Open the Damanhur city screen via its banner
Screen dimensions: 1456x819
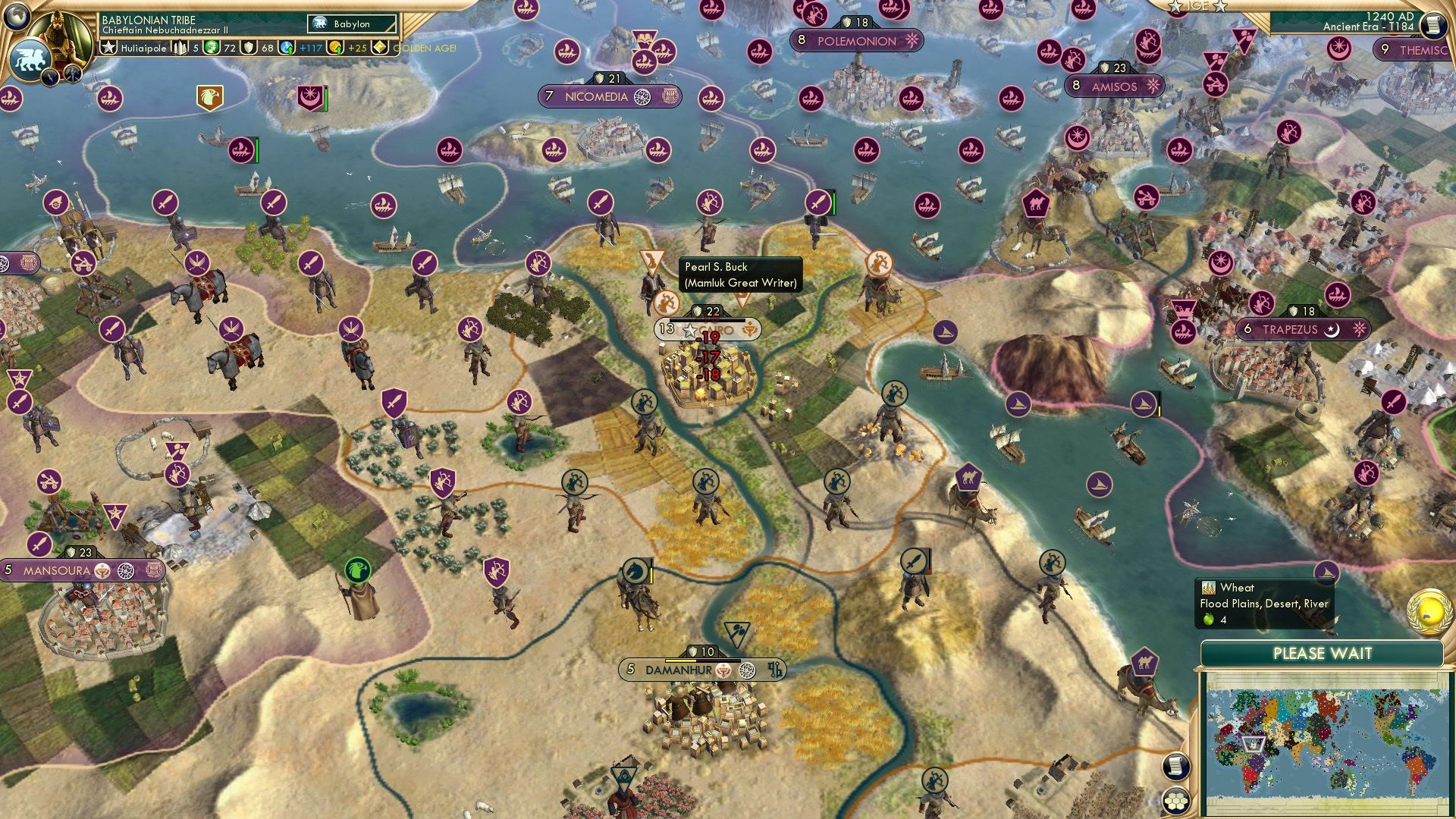680,670
